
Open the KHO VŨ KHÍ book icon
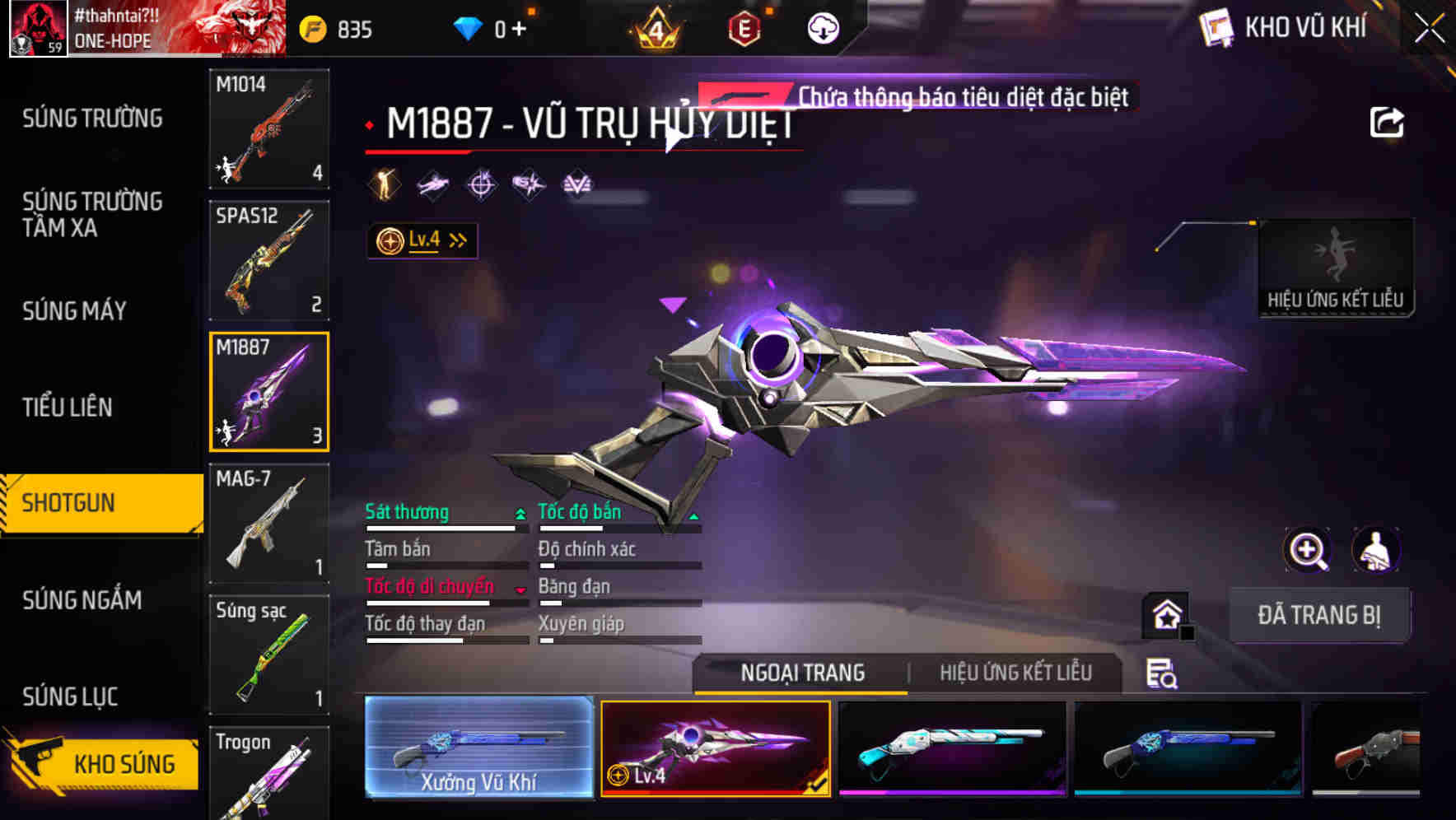(1215, 26)
